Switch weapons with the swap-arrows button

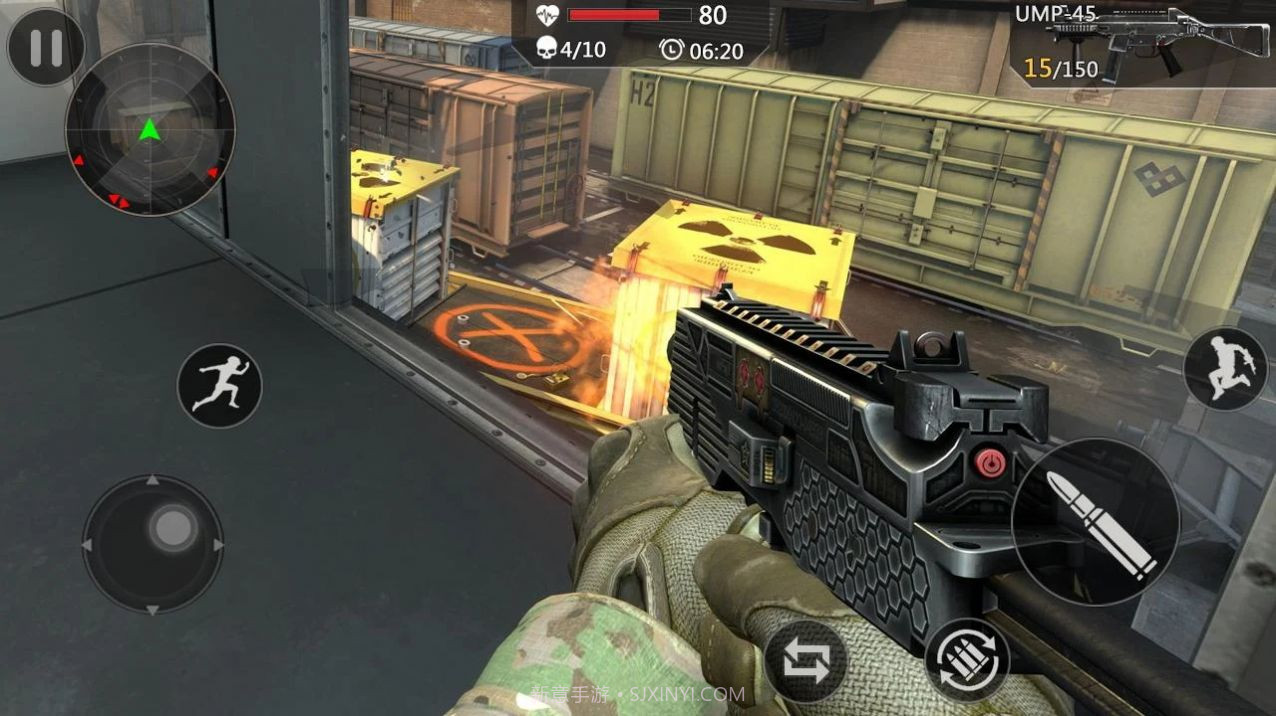click(x=806, y=662)
